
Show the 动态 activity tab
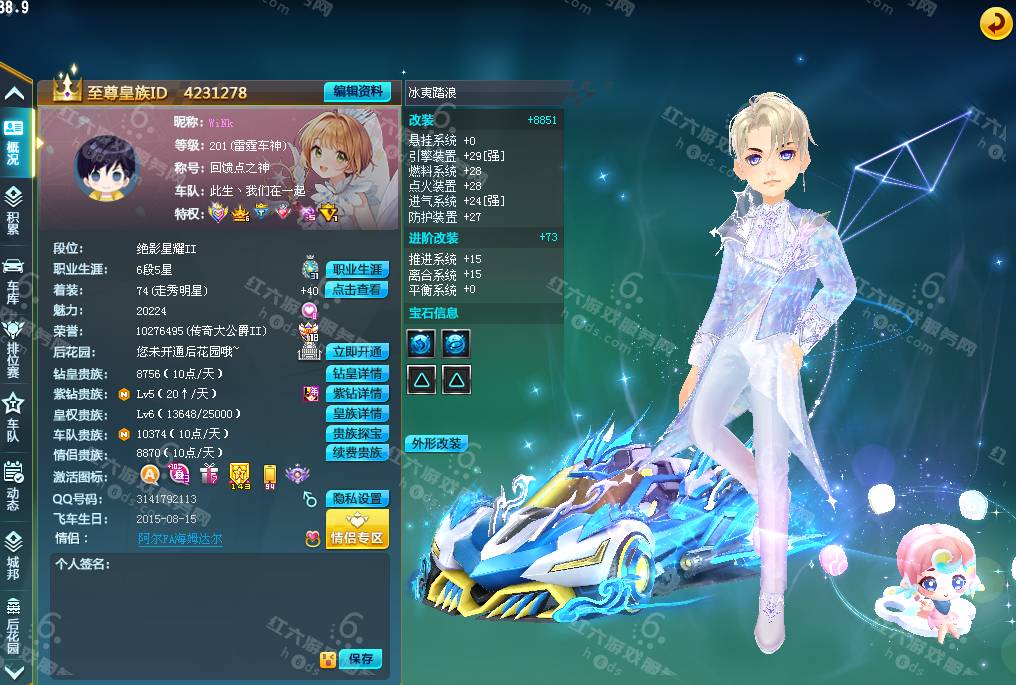14,485
